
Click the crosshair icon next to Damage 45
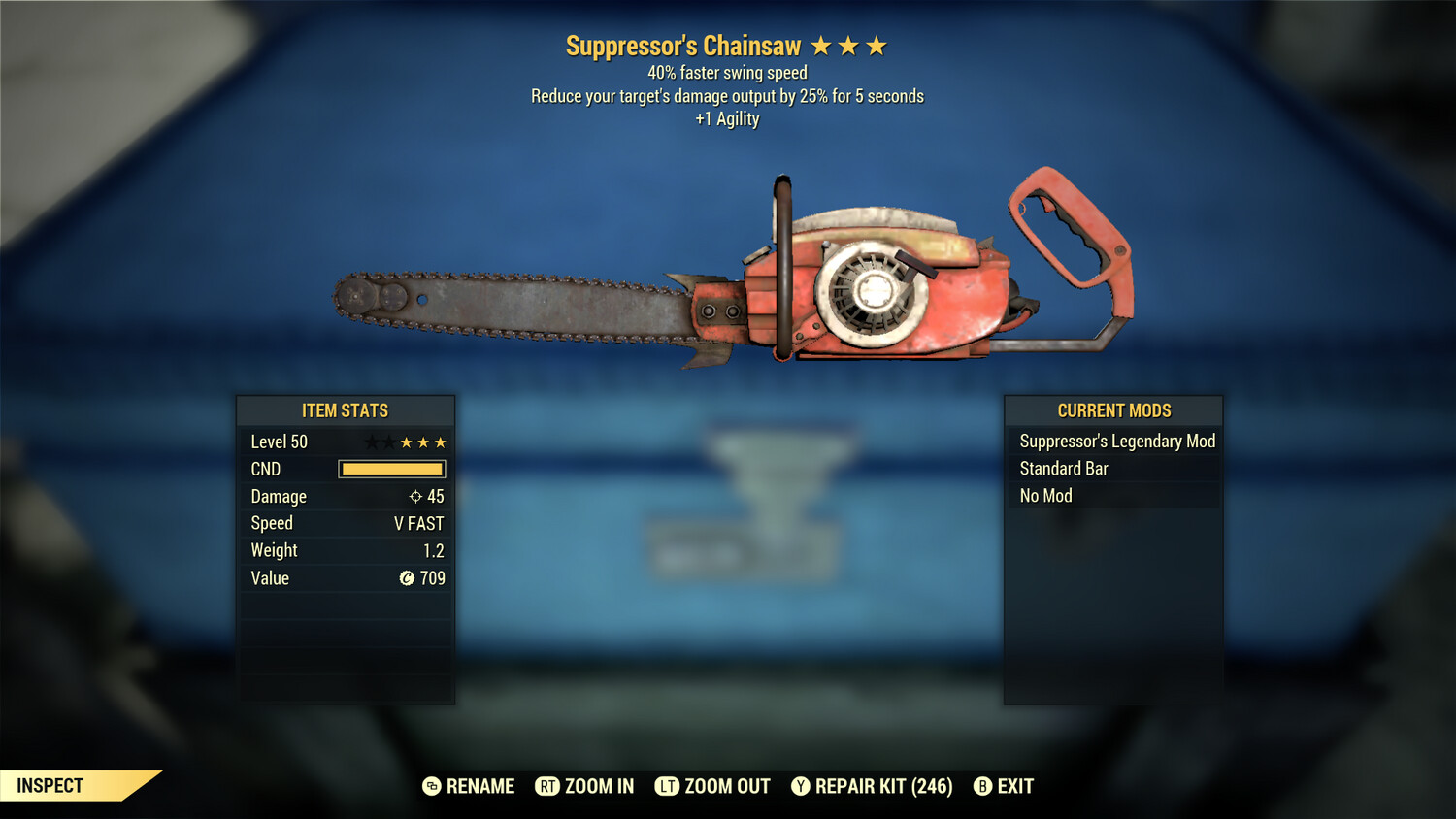pos(417,496)
